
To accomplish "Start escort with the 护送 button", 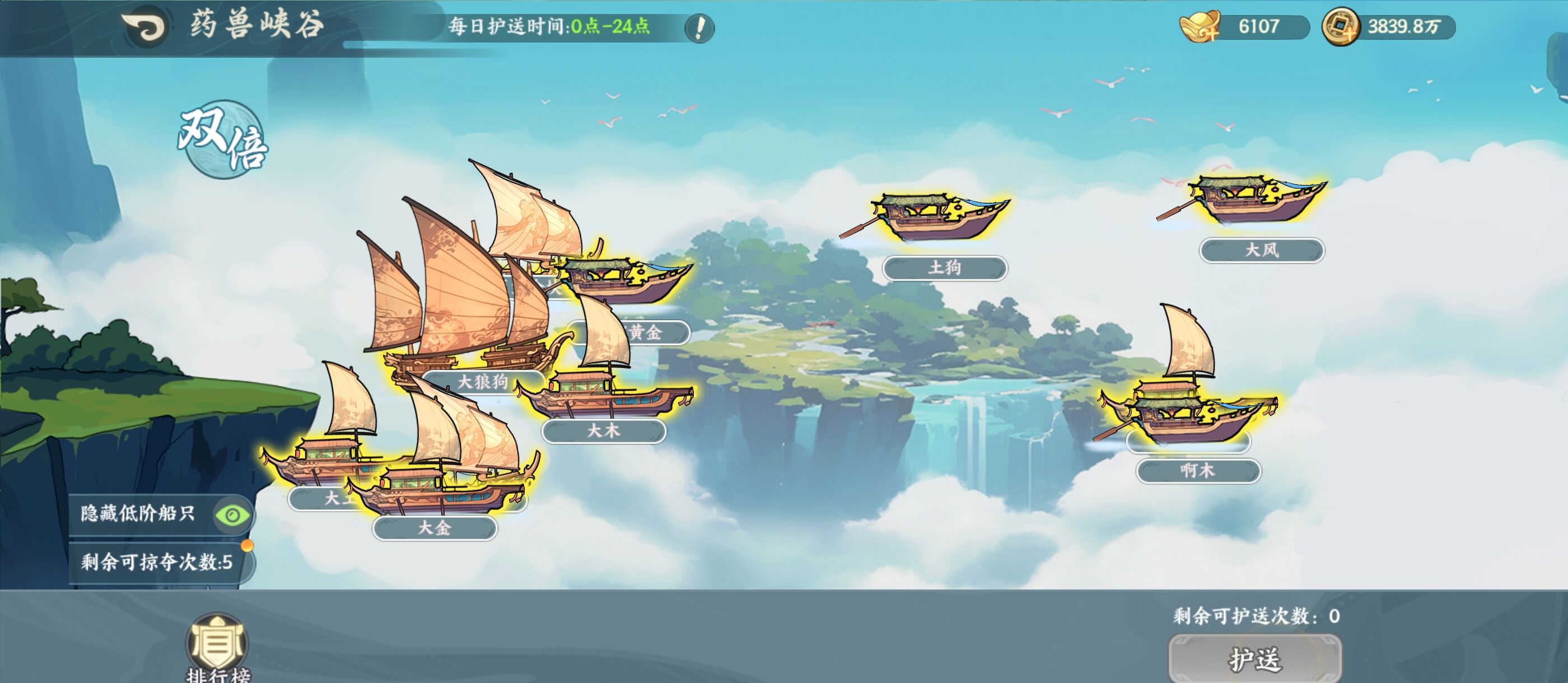I will pos(1254,659).
